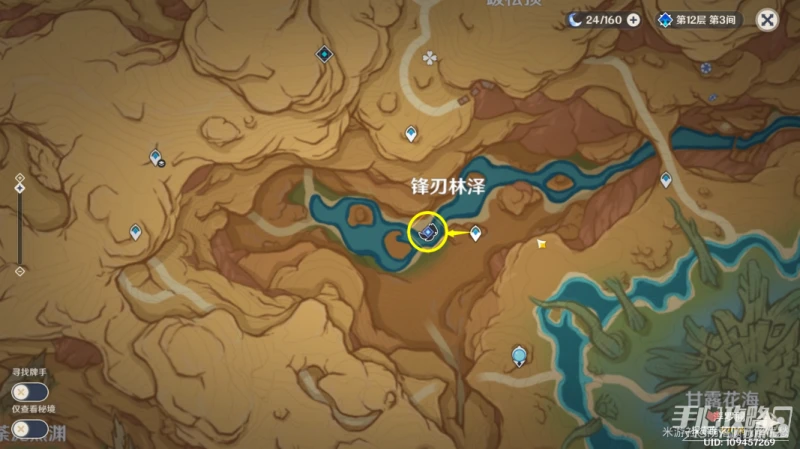Screen dimensions: 800x449
Task: Select the yellow-circled marker at 锋刃林泽
Action: pyautogui.click(x=428, y=233)
